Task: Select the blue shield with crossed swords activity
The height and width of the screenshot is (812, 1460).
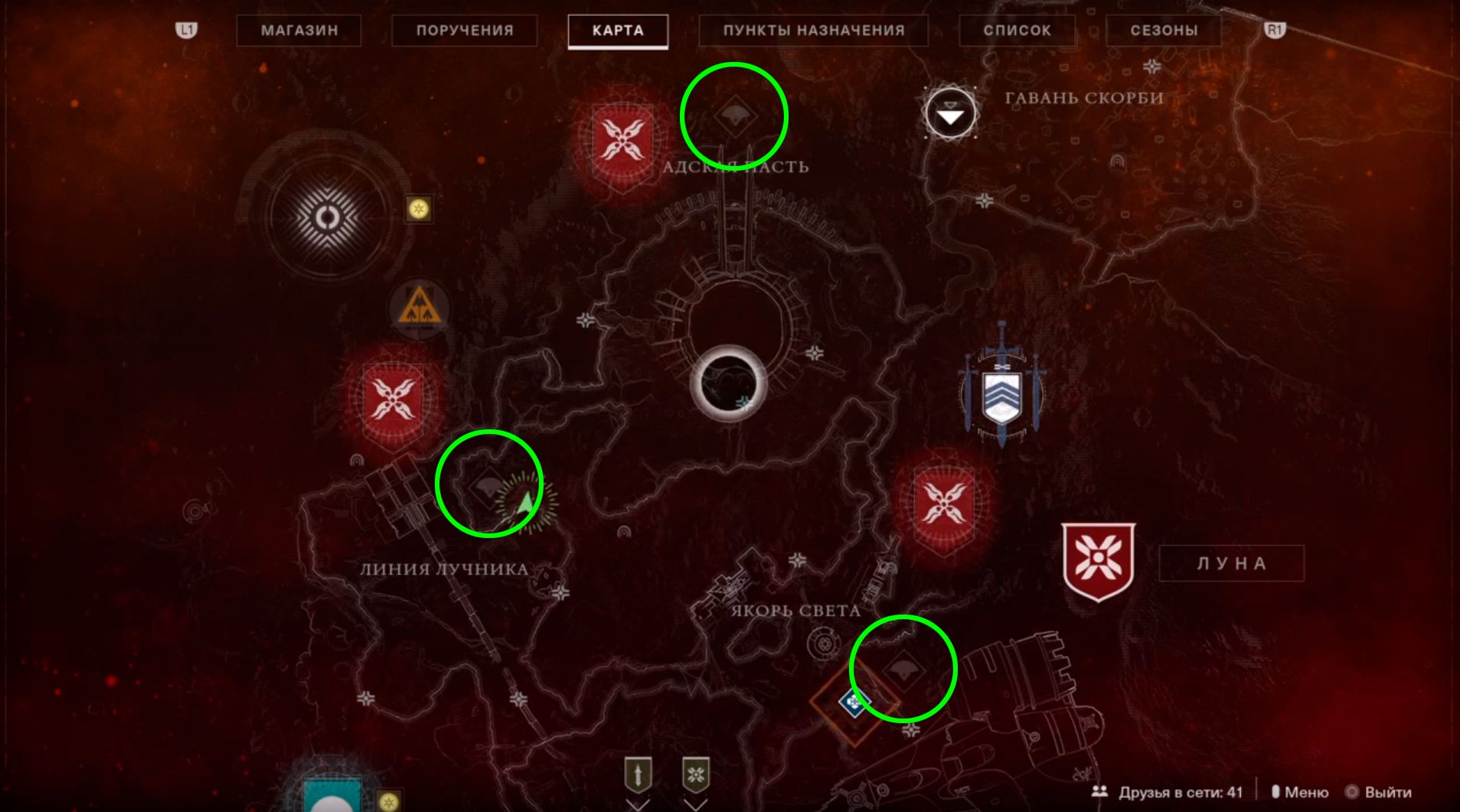Action: (1001, 392)
